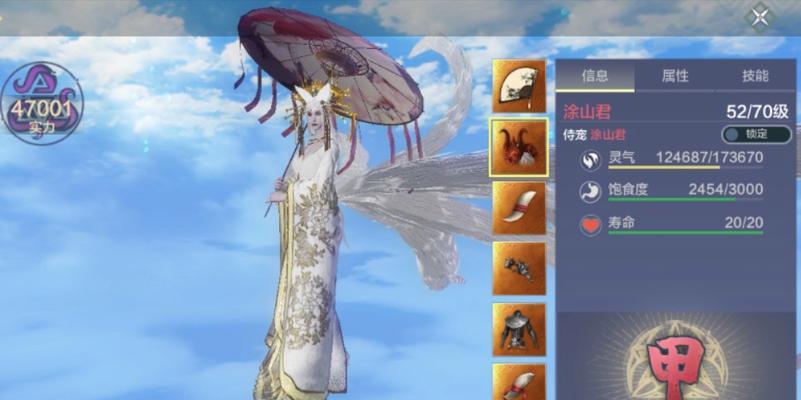
Task: Choose the red horned mask pet slot
Action: pos(519,147)
